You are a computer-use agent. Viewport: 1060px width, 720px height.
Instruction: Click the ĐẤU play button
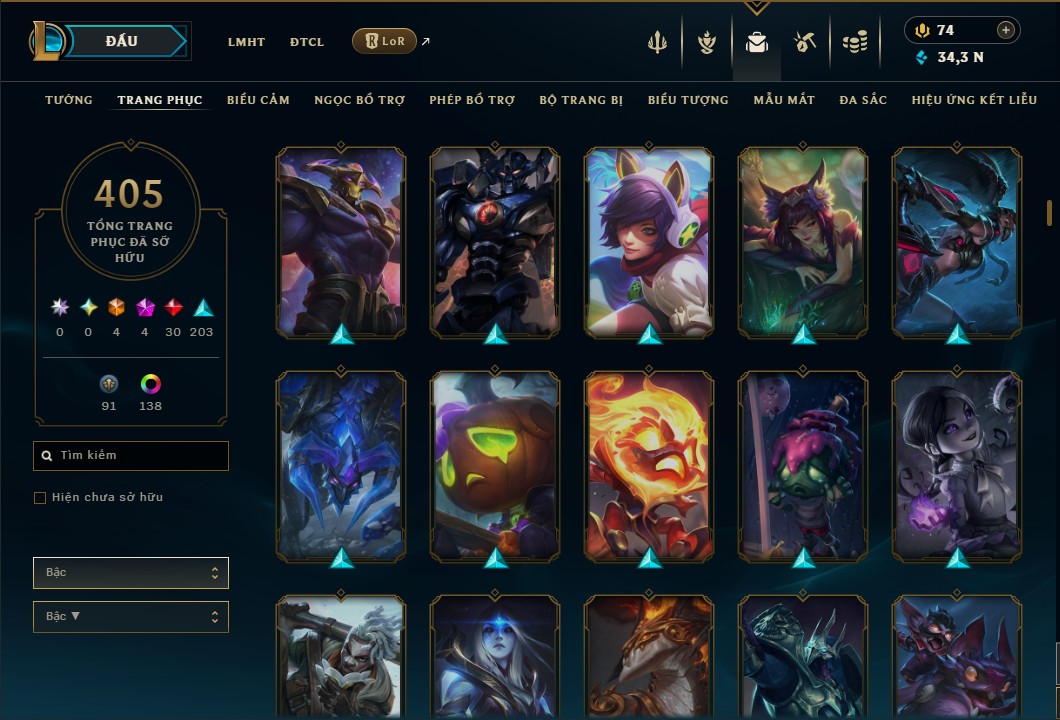pyautogui.click(x=122, y=41)
